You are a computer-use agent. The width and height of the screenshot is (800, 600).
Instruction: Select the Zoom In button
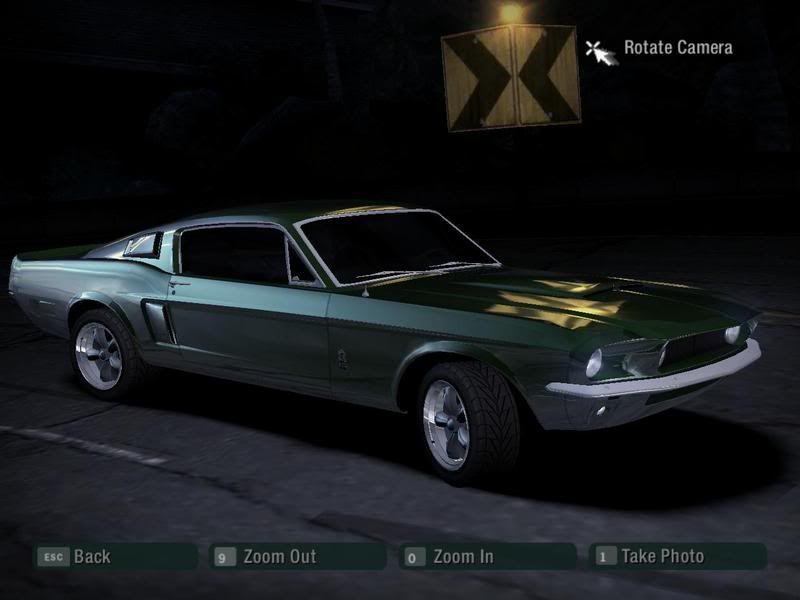pyautogui.click(x=486, y=556)
